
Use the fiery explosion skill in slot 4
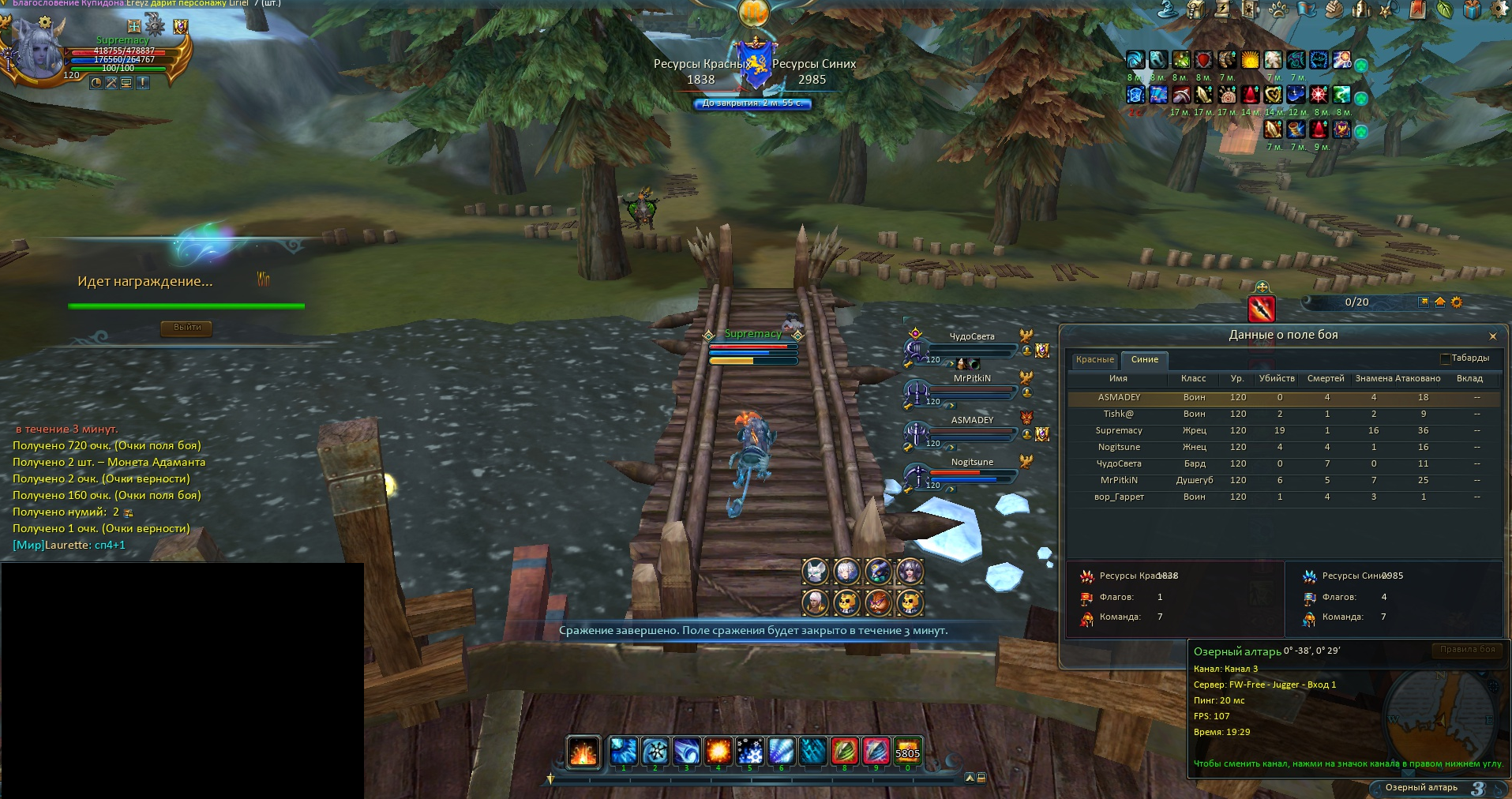(x=718, y=751)
